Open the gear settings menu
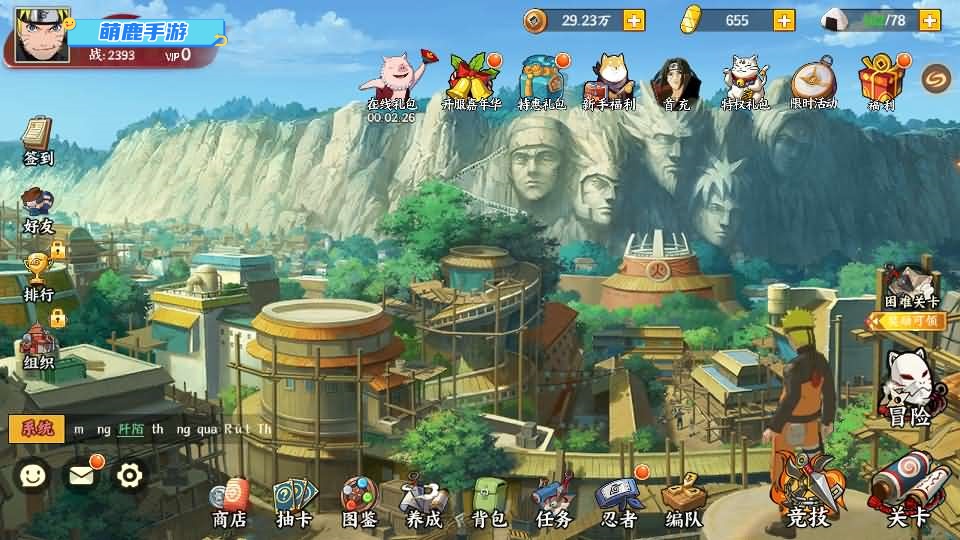 [130, 475]
